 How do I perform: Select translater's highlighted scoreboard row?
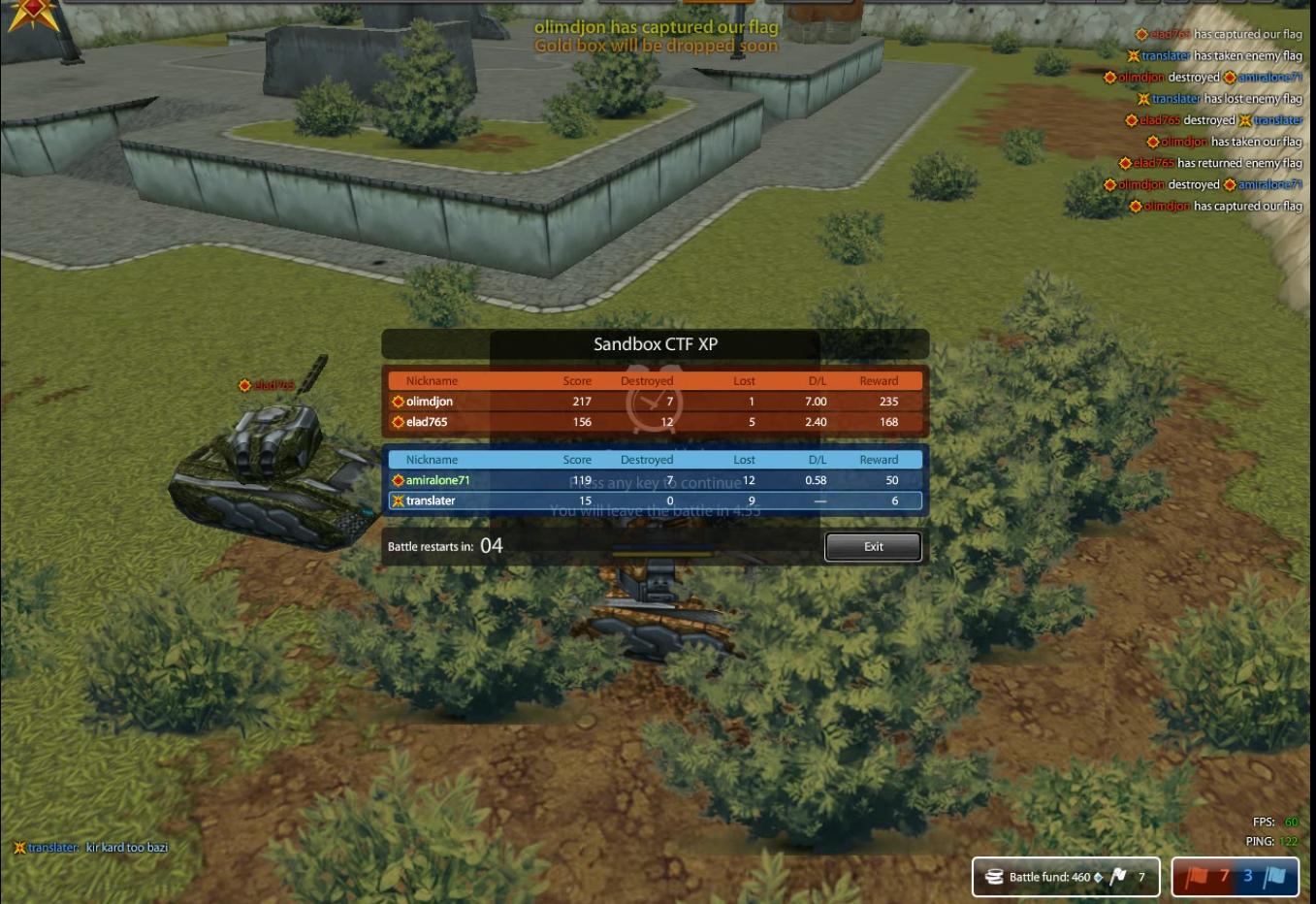655,501
